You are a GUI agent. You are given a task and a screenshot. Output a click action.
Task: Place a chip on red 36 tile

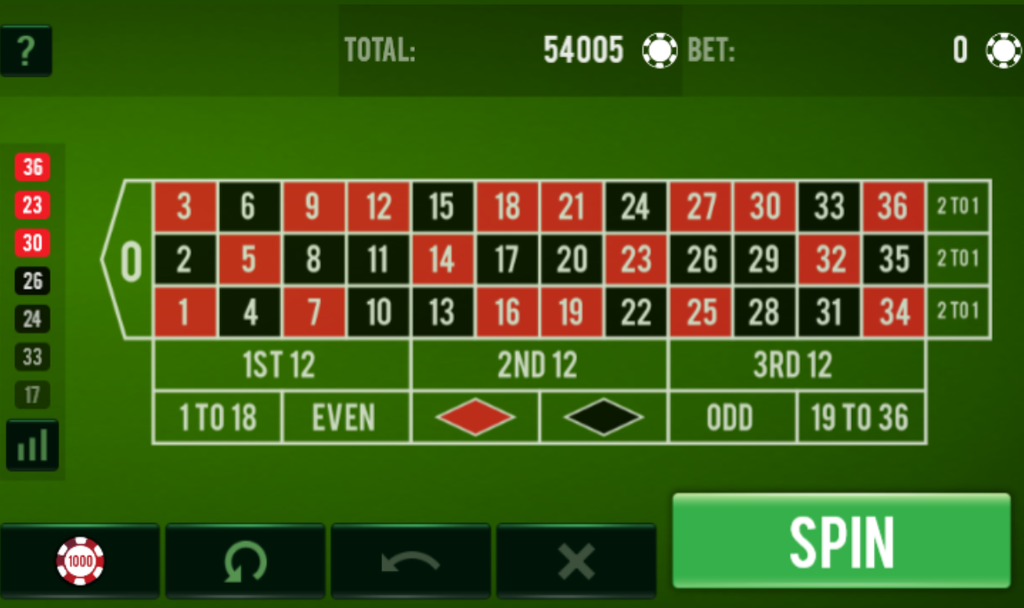pos(893,207)
